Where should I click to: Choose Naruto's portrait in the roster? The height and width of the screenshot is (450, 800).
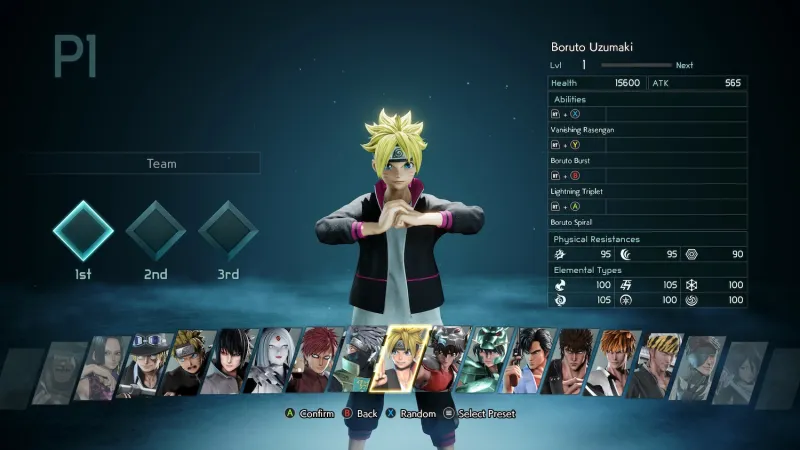pyautogui.click(x=188, y=364)
